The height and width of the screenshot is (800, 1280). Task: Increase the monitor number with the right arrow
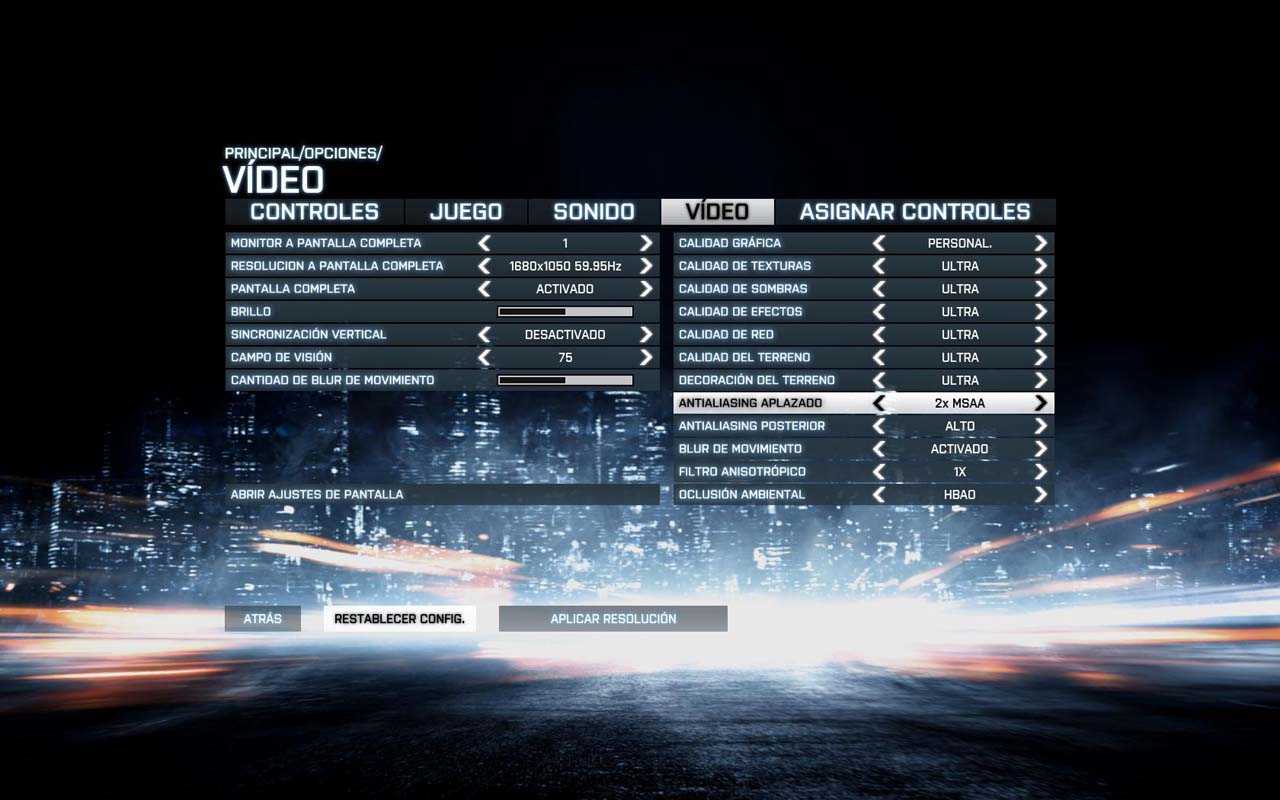(645, 242)
